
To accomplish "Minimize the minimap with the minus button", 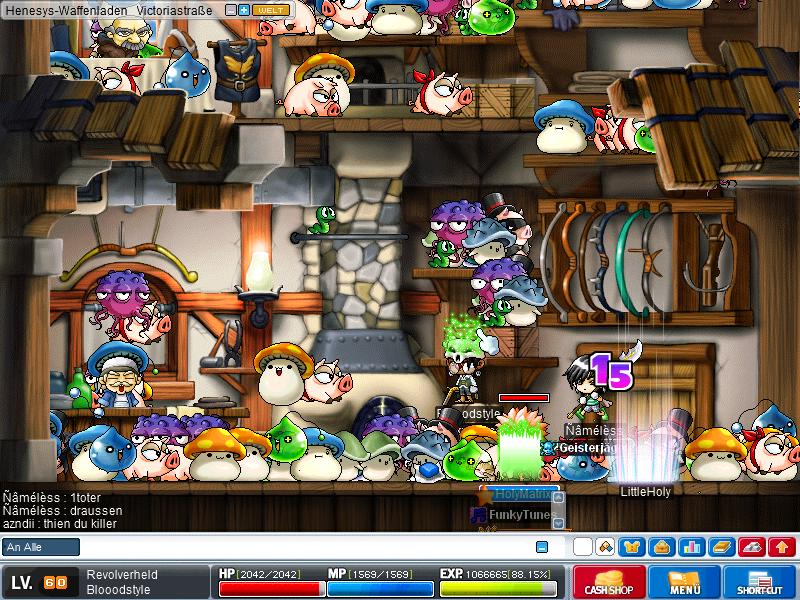I will [x=230, y=9].
